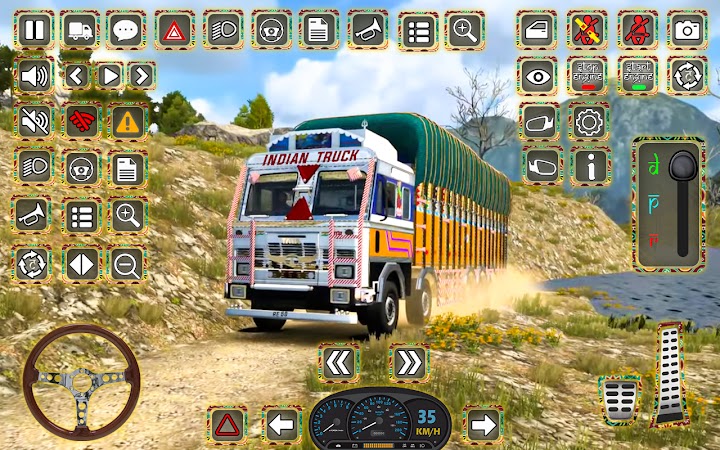720x450 pixels.
Task: Take a screenshot with the camera button
Action: [687, 30]
